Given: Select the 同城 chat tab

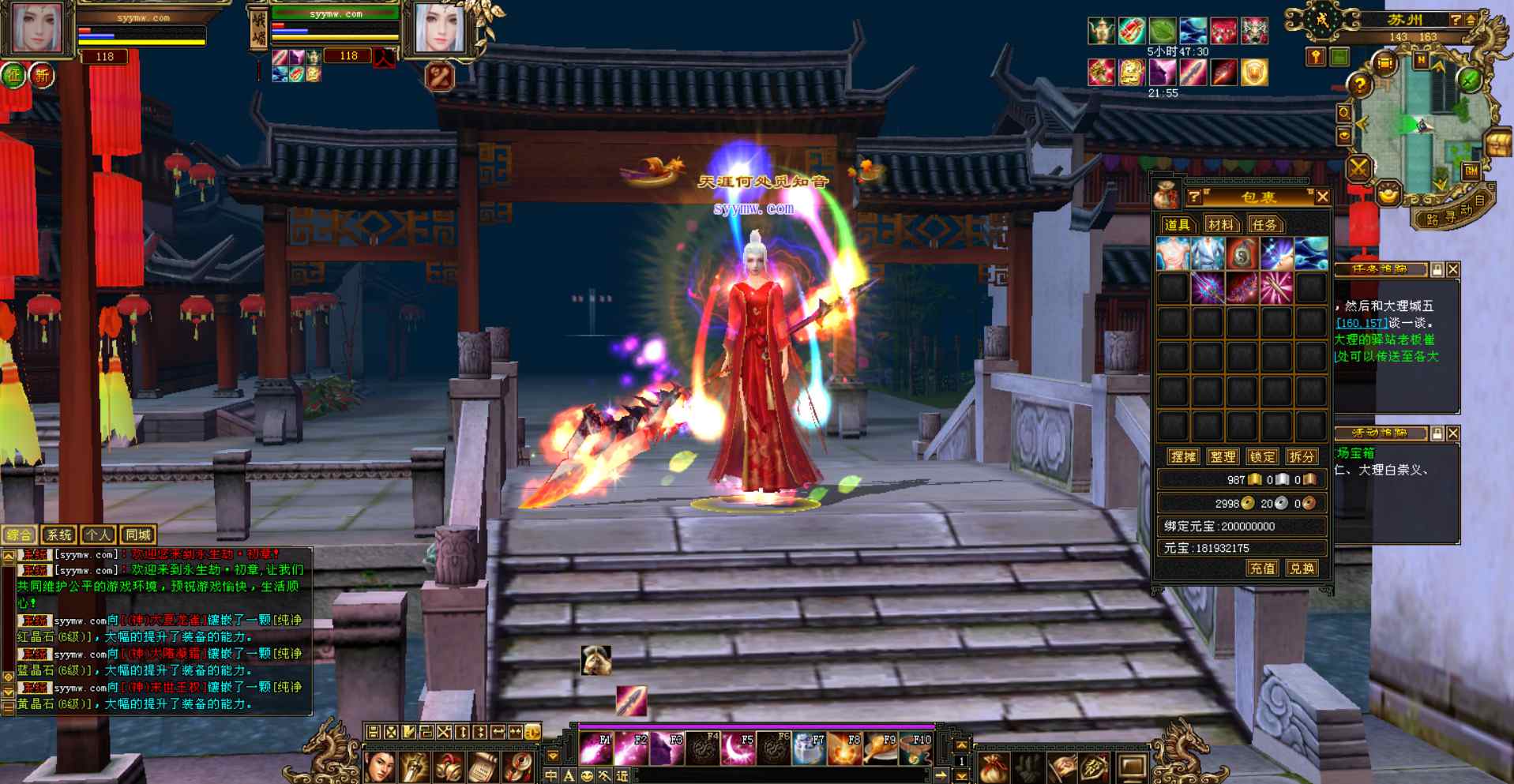Looking at the screenshot, I should click(x=137, y=535).
